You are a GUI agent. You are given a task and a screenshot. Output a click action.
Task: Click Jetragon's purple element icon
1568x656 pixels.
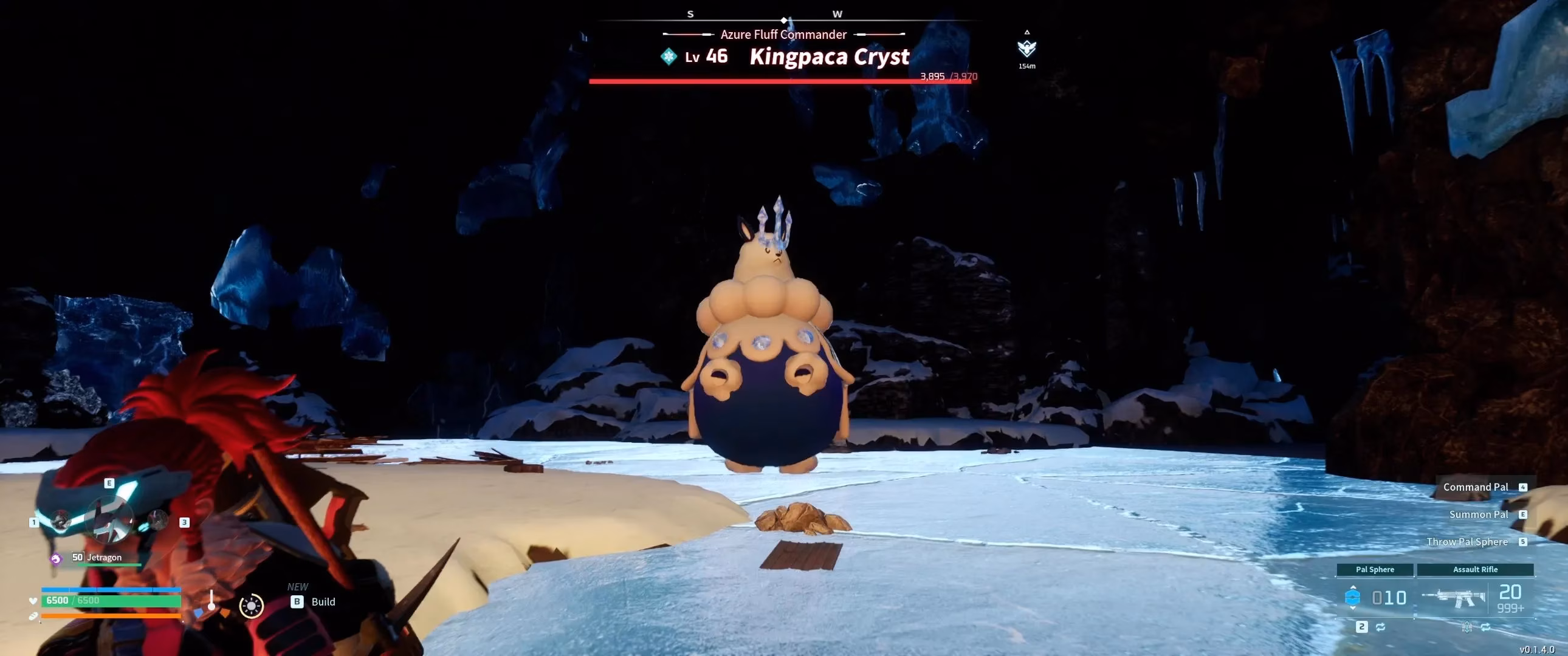click(55, 559)
